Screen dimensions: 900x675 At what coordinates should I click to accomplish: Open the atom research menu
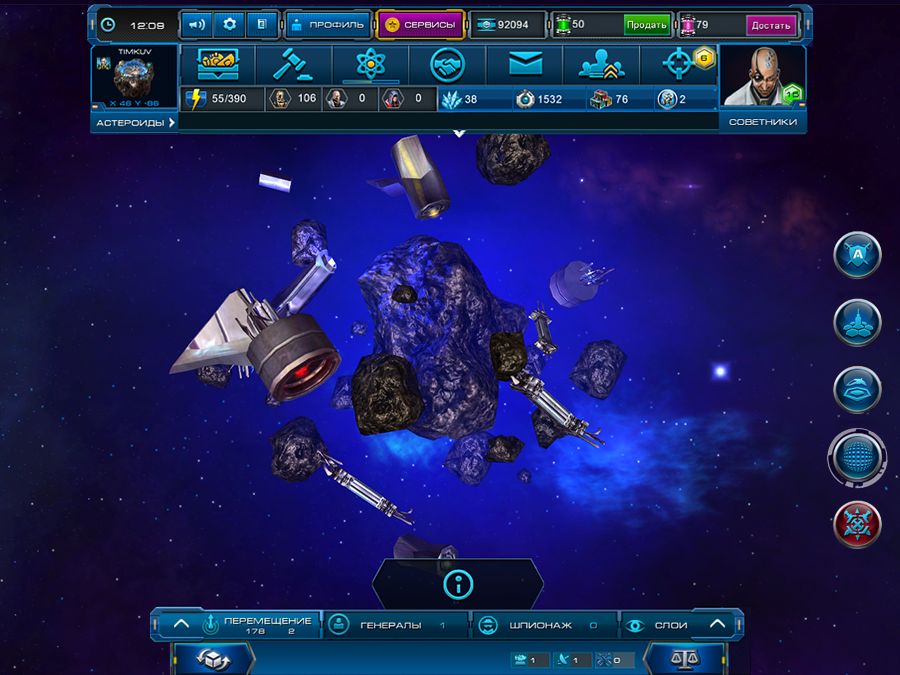point(371,65)
